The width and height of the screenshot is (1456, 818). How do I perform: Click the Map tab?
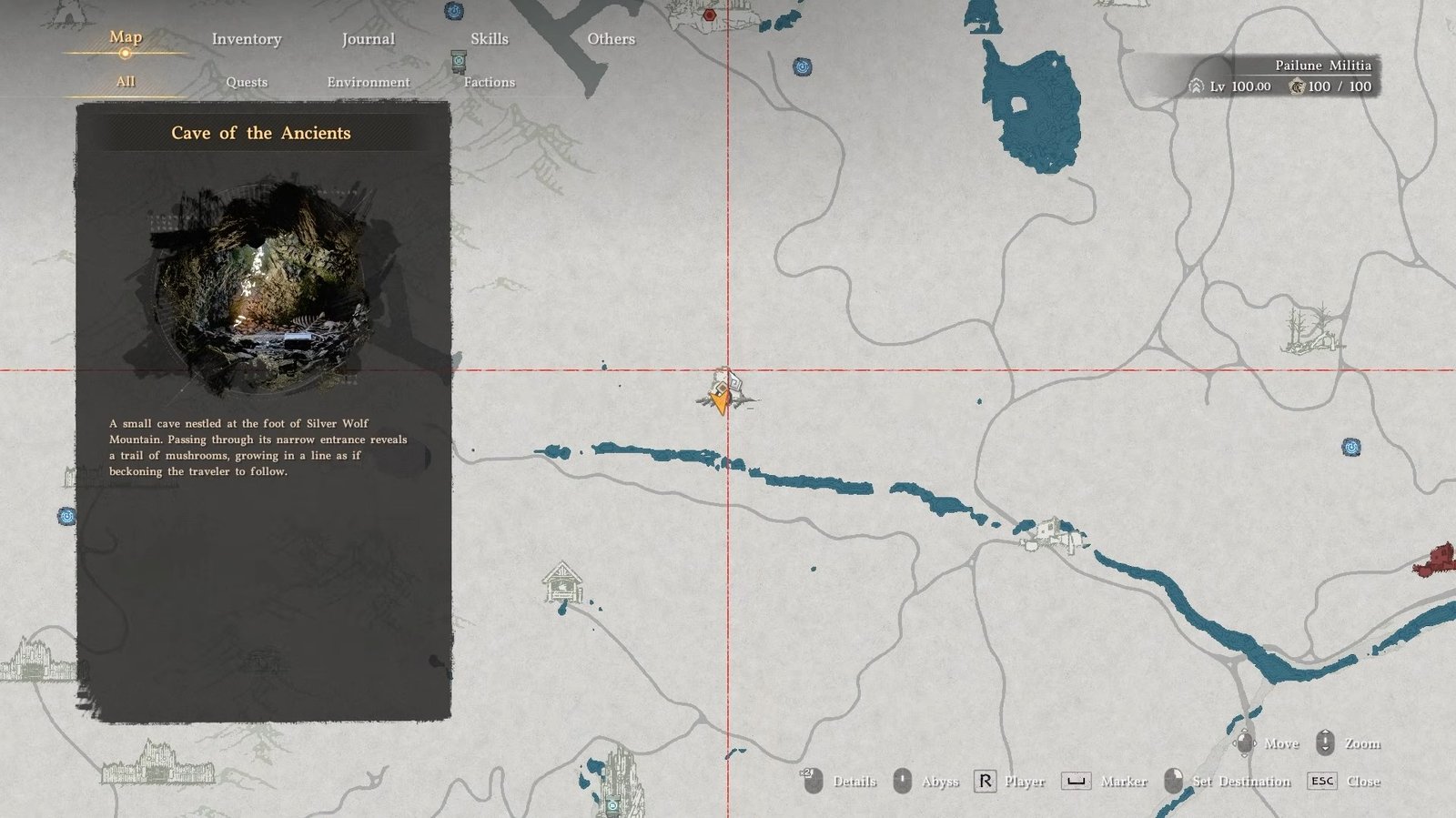(x=126, y=37)
